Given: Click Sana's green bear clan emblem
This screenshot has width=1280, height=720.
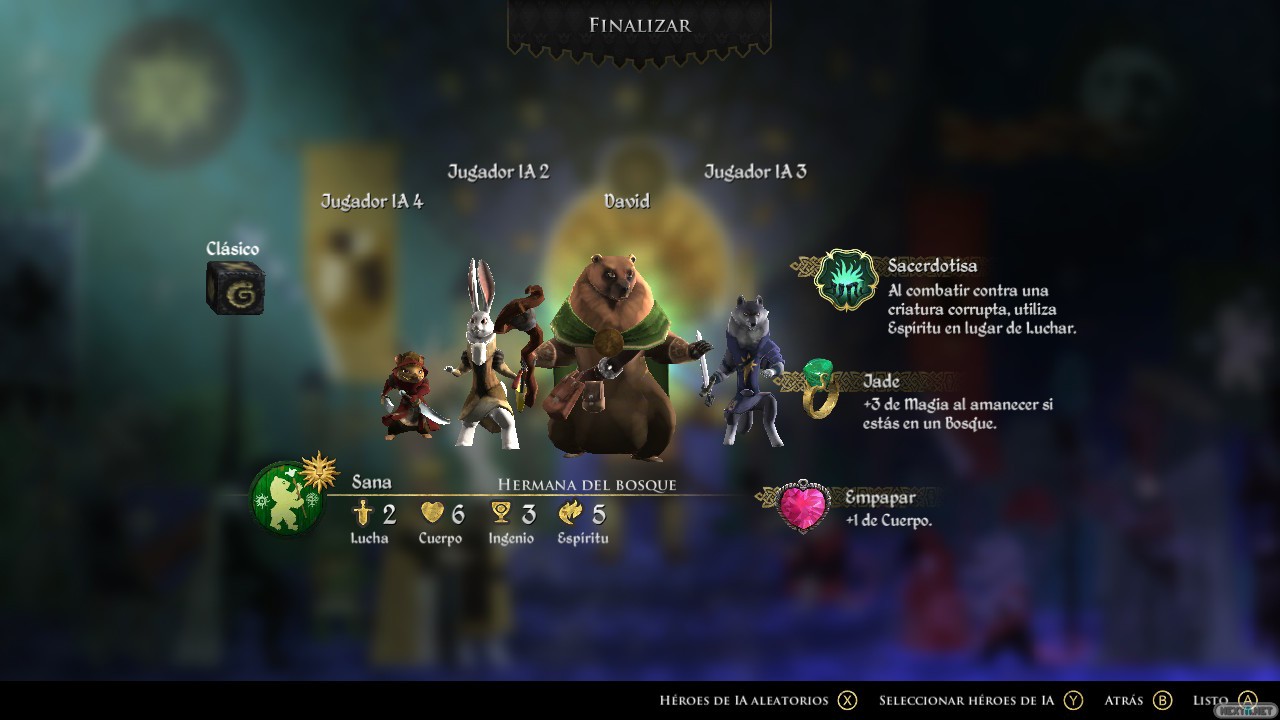Looking at the screenshot, I should coord(287,497).
